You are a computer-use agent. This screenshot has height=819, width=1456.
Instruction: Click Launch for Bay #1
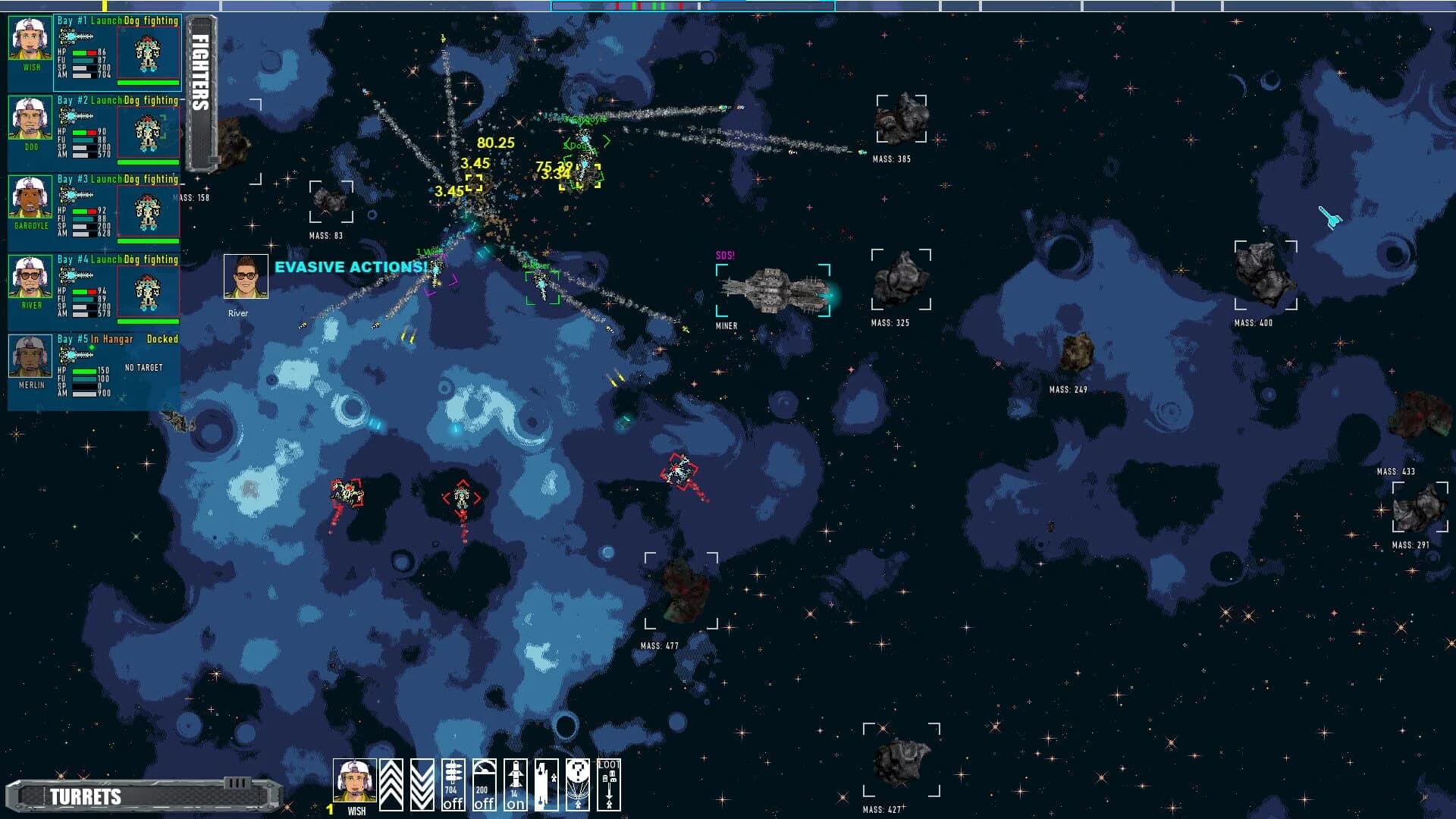(x=105, y=20)
